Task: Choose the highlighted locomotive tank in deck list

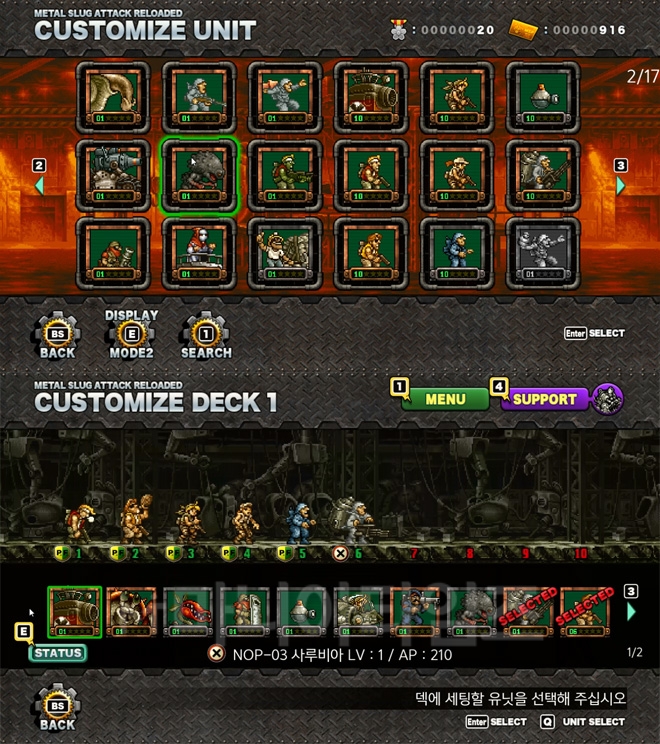Action: [75, 612]
